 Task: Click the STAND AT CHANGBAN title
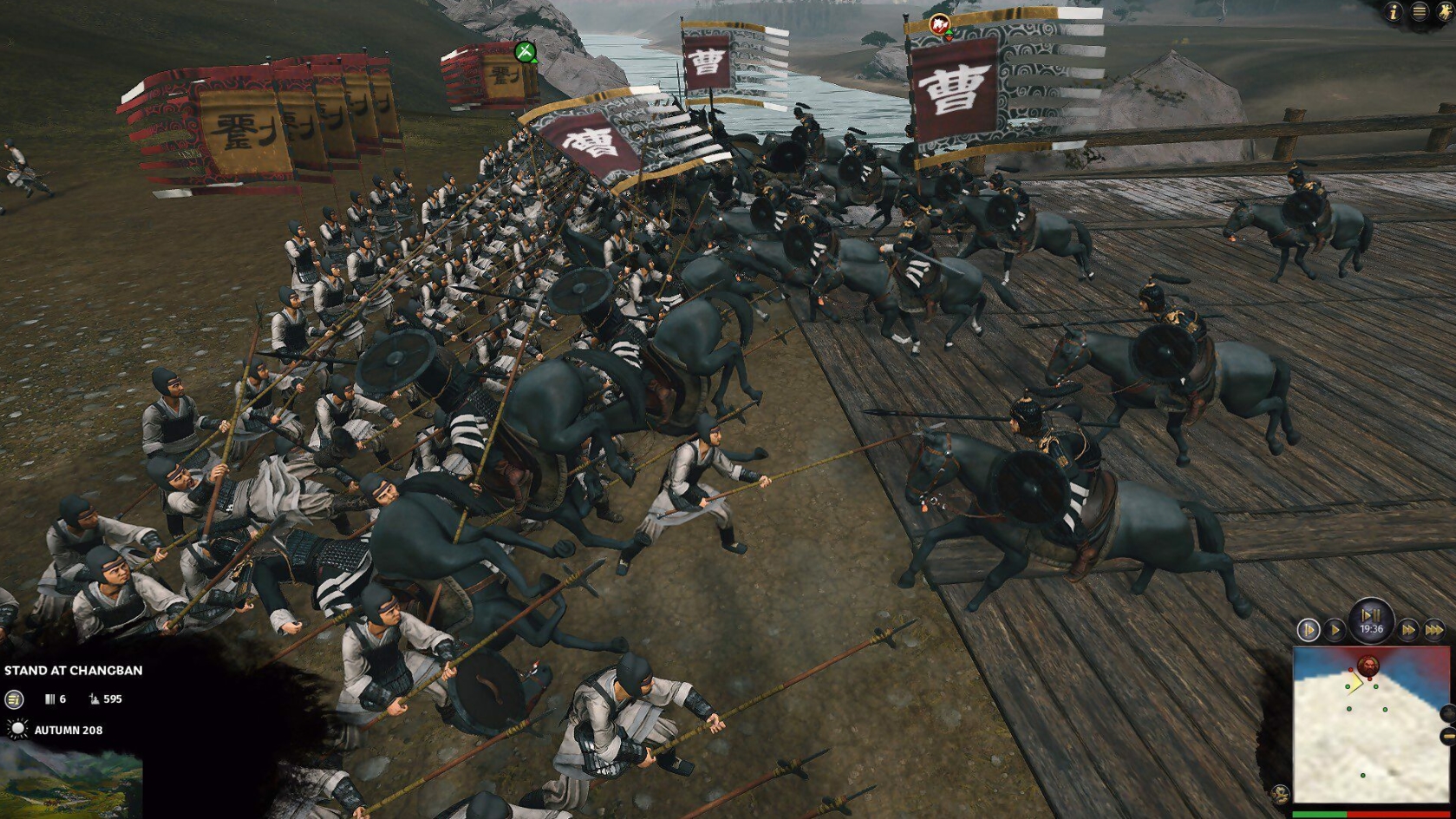(75, 671)
